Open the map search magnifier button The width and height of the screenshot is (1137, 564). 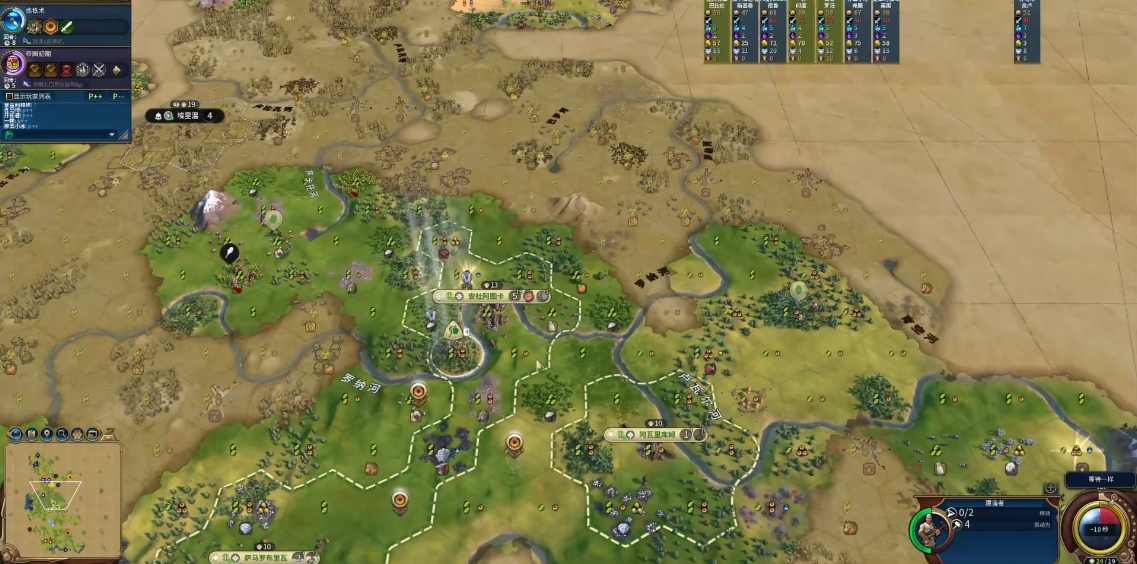[62, 434]
